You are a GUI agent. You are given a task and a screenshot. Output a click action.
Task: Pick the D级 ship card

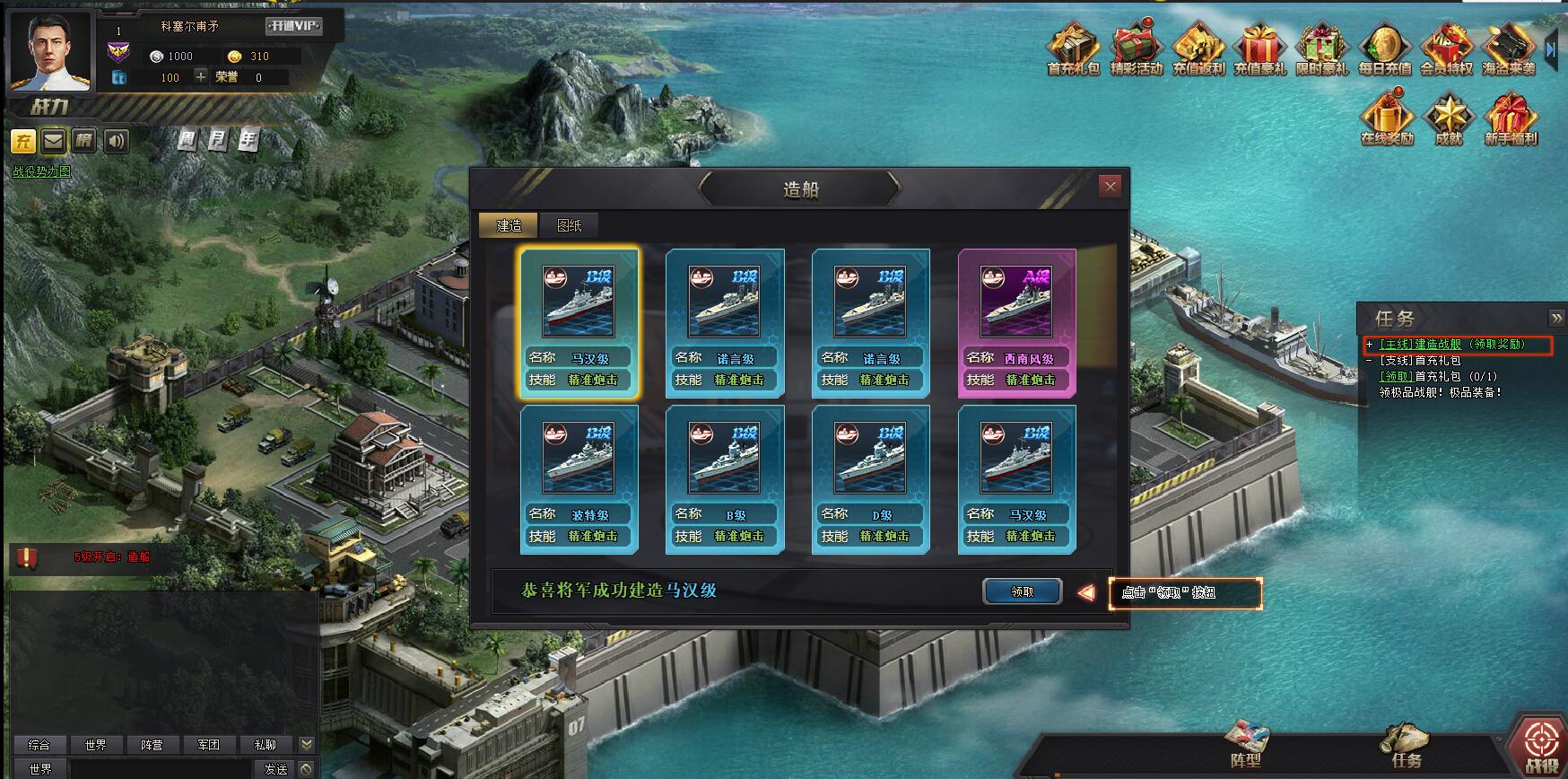click(x=870, y=478)
